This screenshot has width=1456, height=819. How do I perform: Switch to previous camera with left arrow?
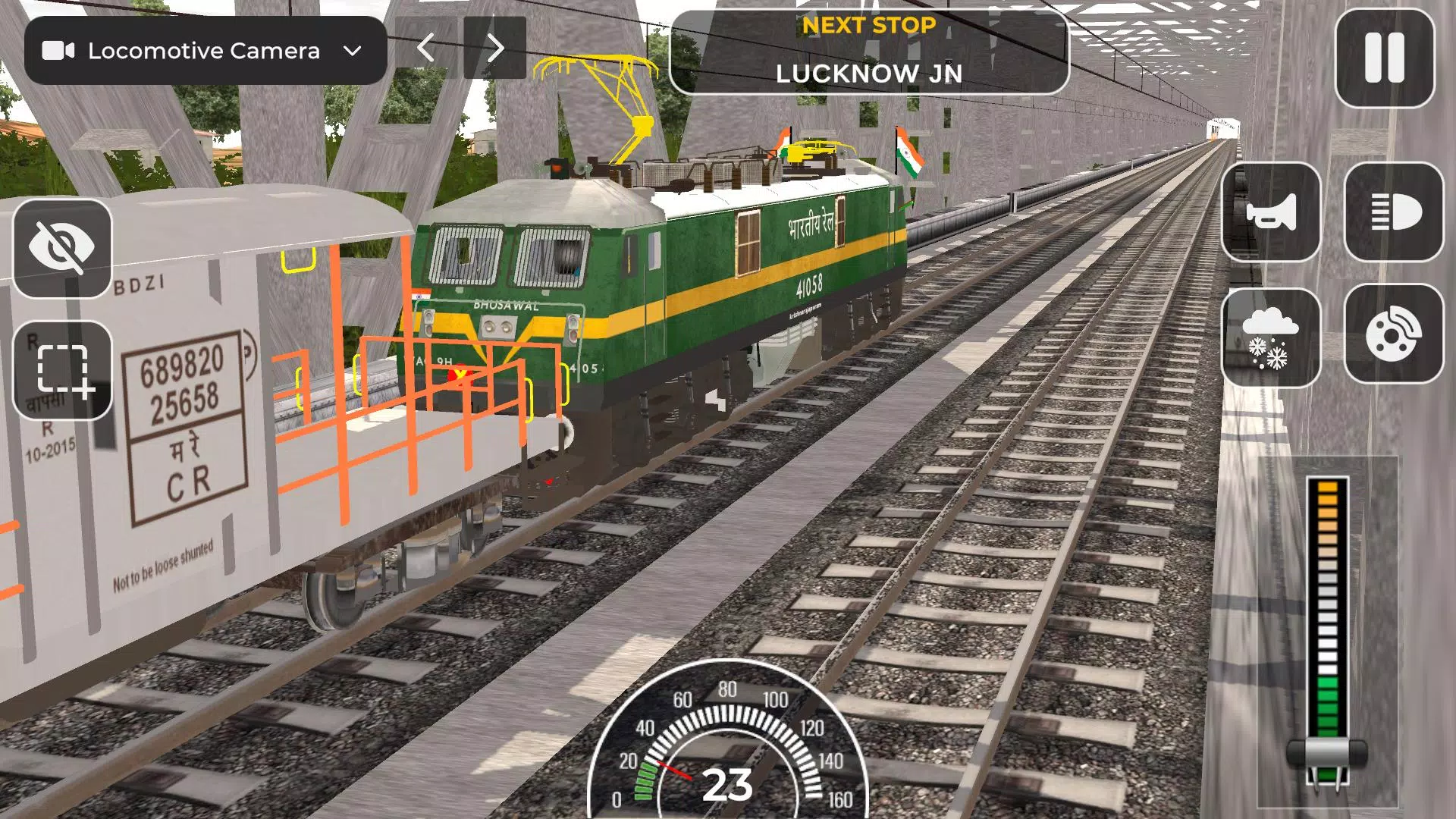coord(425,47)
